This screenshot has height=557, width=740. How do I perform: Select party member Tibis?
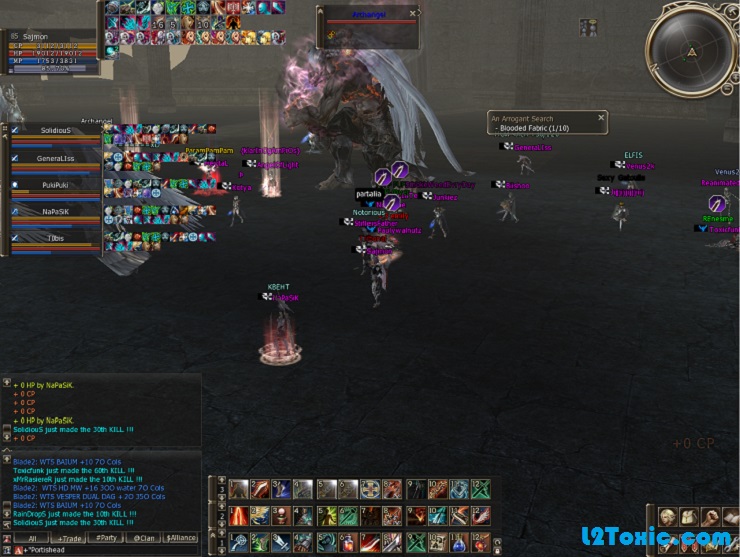click(56, 239)
